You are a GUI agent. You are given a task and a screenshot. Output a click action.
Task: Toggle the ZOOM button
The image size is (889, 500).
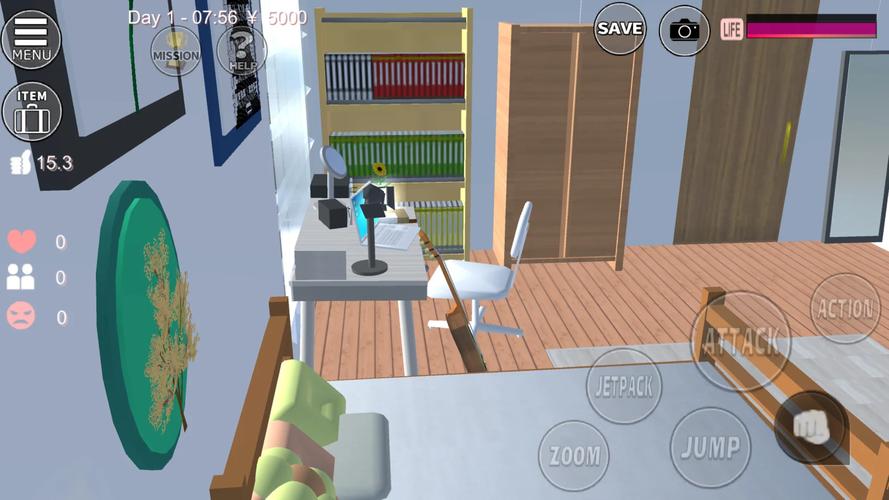(x=574, y=456)
